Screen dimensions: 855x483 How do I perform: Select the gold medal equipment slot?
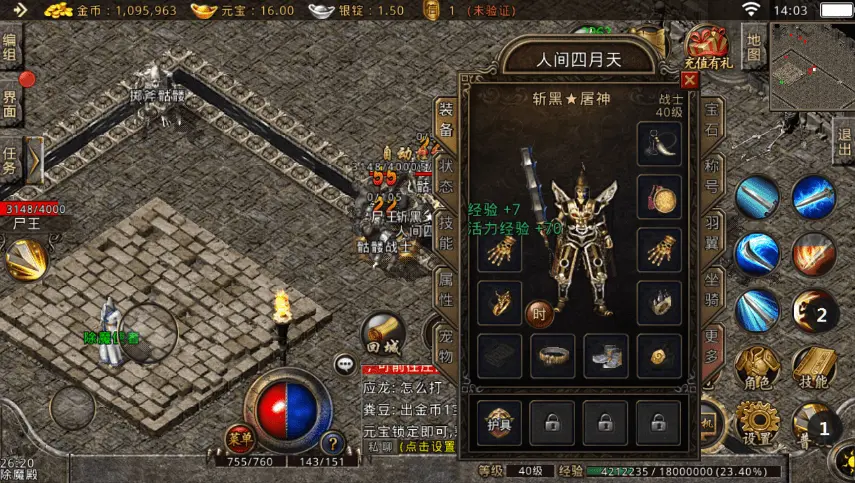click(659, 199)
